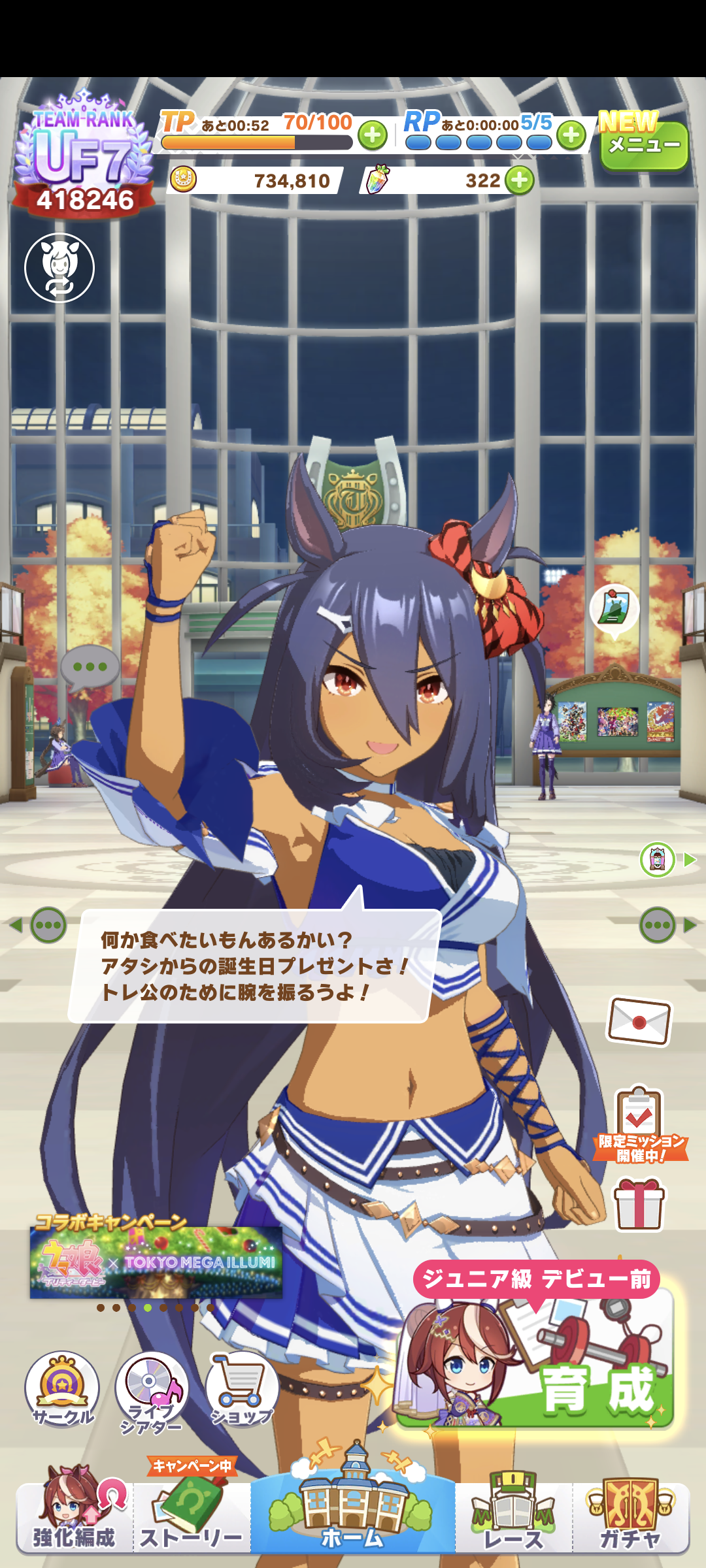Refill RP using its plus button

(x=571, y=135)
